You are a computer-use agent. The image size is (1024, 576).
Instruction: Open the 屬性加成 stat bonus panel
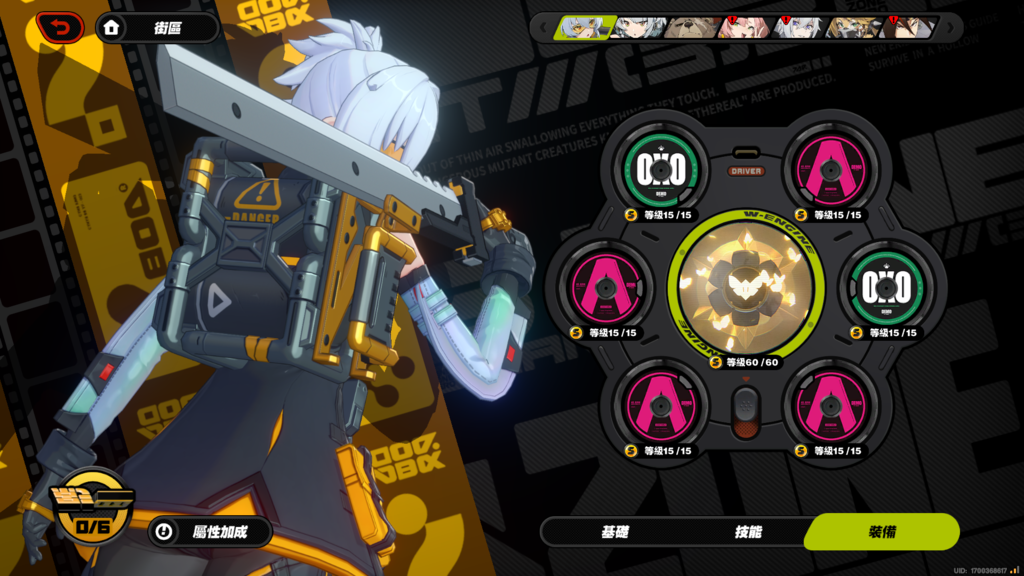(x=210, y=532)
